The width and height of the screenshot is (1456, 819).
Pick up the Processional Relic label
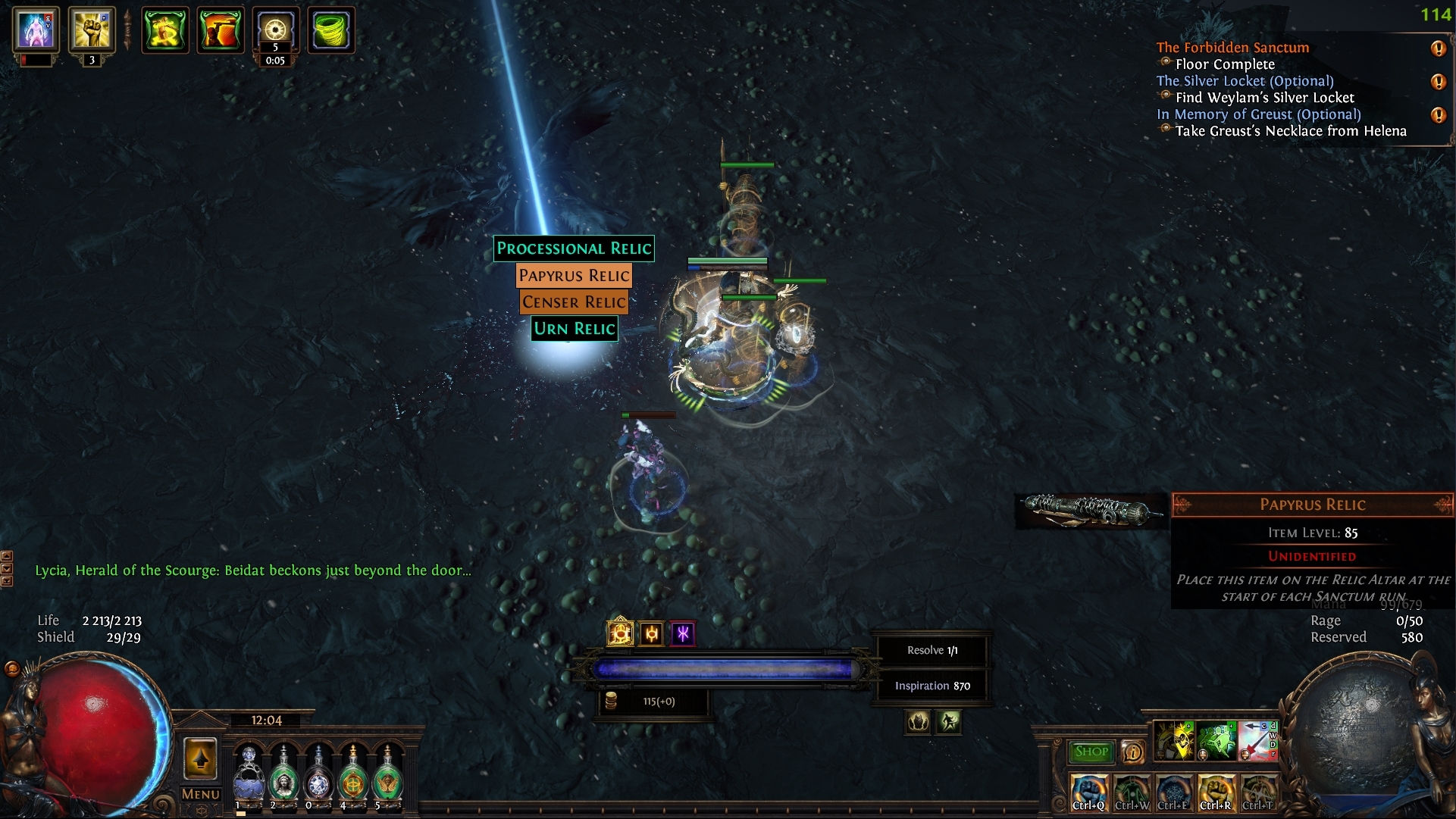coord(574,249)
